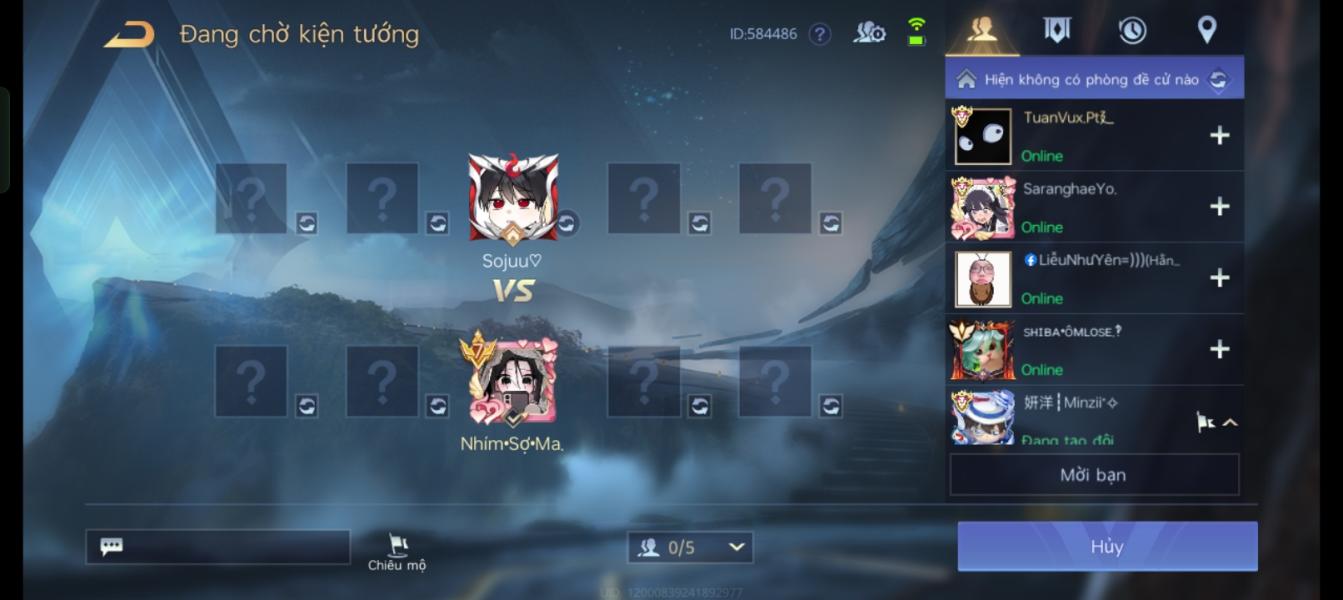Go back using the return arrow
1343x600 pixels.
pyautogui.click(x=130, y=35)
